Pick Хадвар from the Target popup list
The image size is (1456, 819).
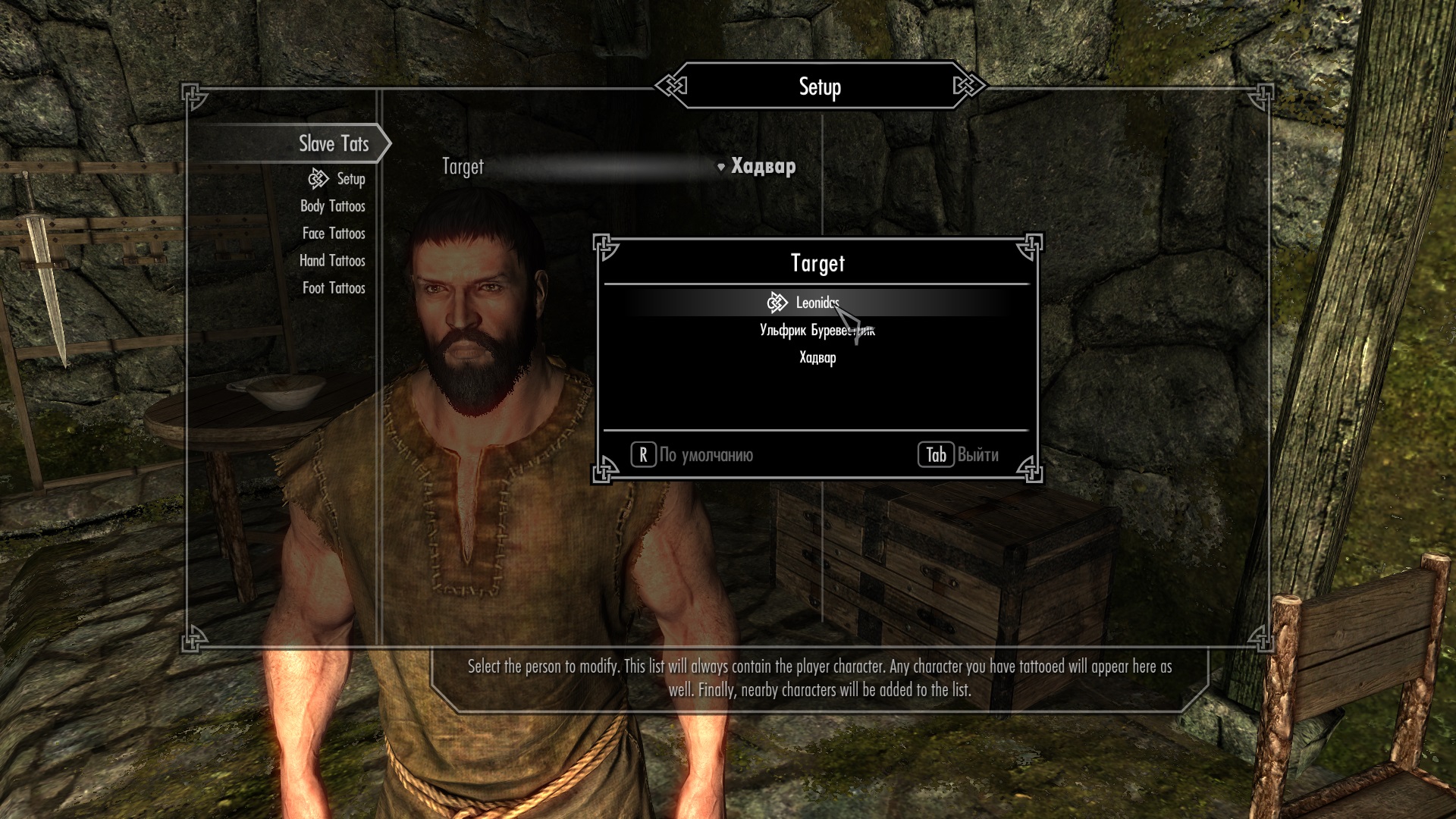tap(817, 358)
